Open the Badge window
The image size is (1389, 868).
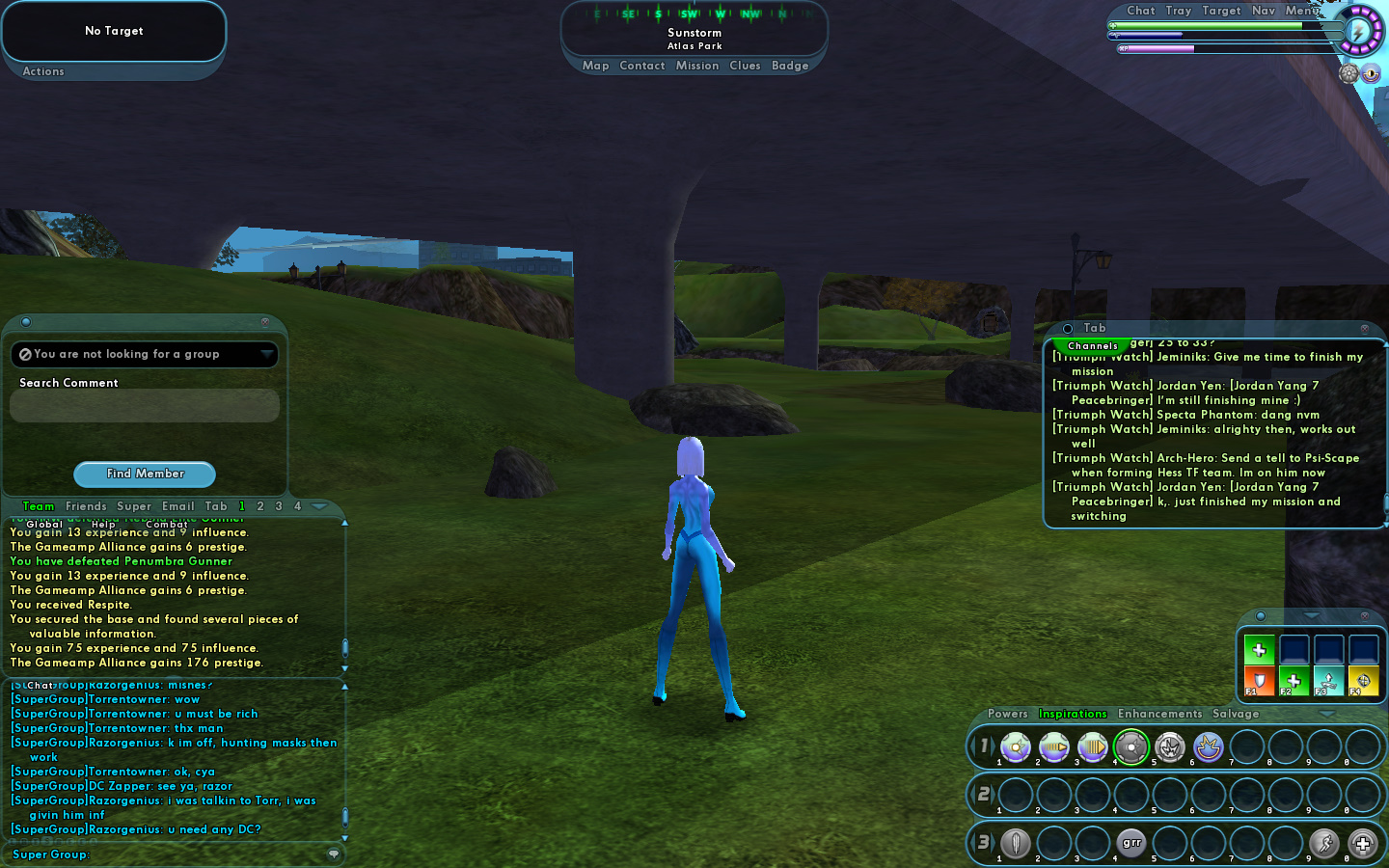[790, 66]
